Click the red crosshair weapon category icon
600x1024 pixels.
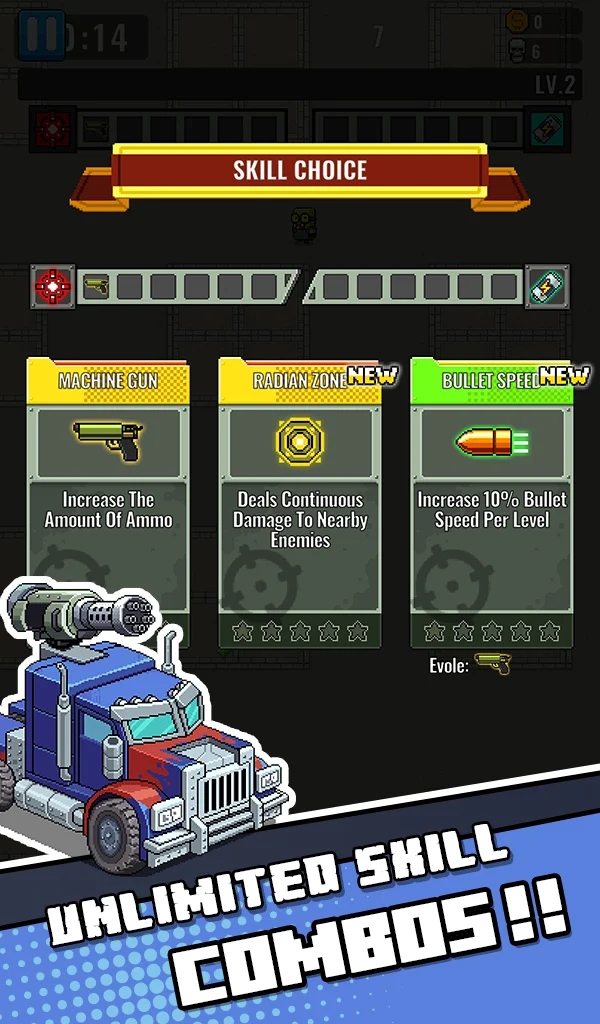pos(53,287)
